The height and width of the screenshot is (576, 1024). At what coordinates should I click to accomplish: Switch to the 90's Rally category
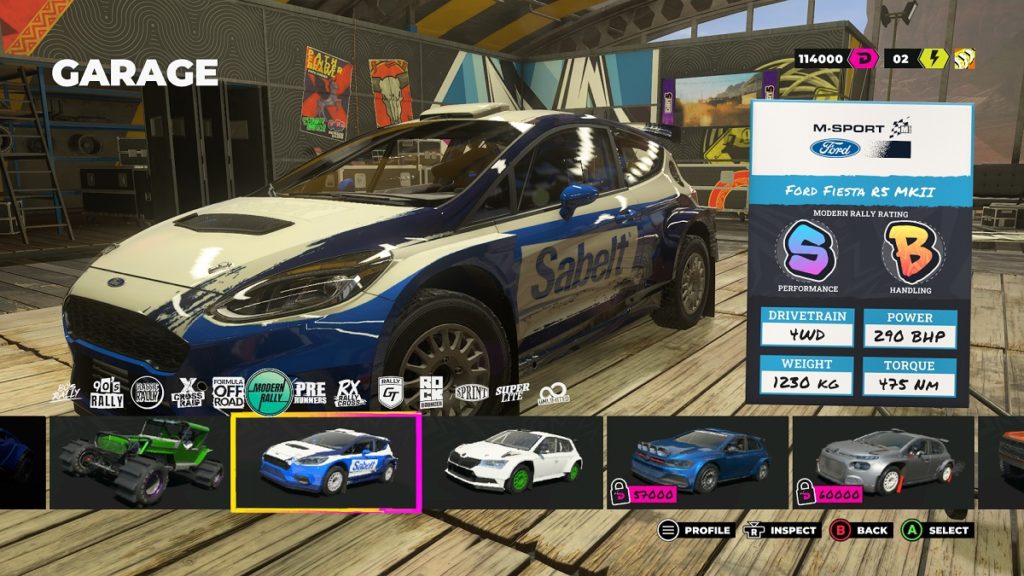[107, 393]
